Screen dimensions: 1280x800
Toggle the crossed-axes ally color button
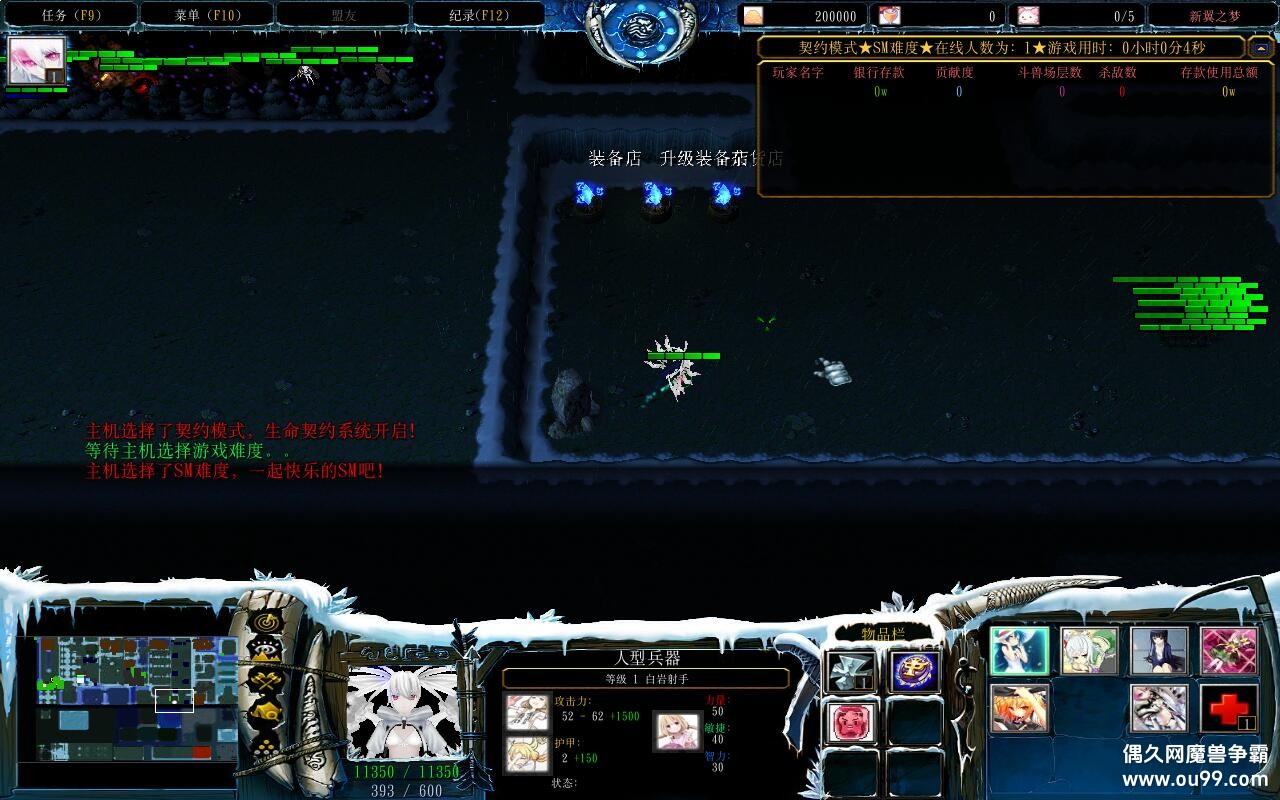click(266, 682)
